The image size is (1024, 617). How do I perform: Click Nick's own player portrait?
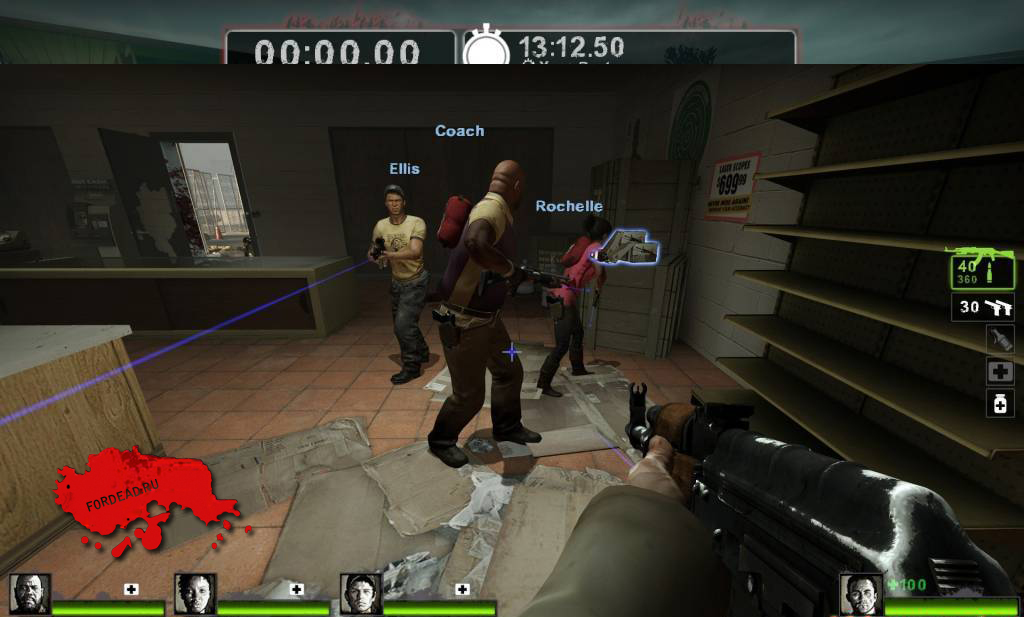860,594
